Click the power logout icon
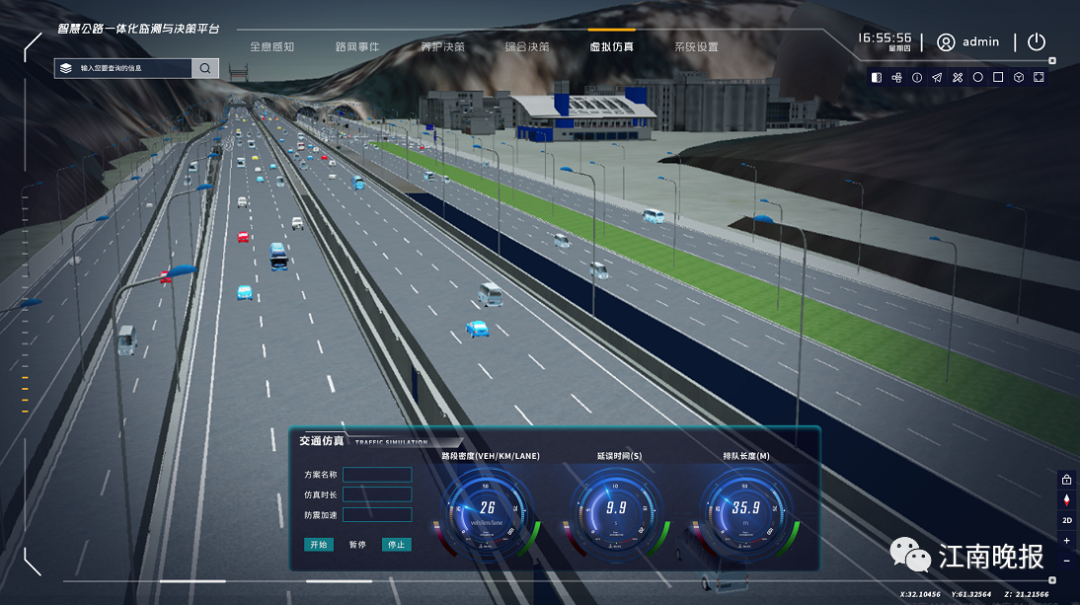The height and width of the screenshot is (605, 1080). pos(1036,42)
